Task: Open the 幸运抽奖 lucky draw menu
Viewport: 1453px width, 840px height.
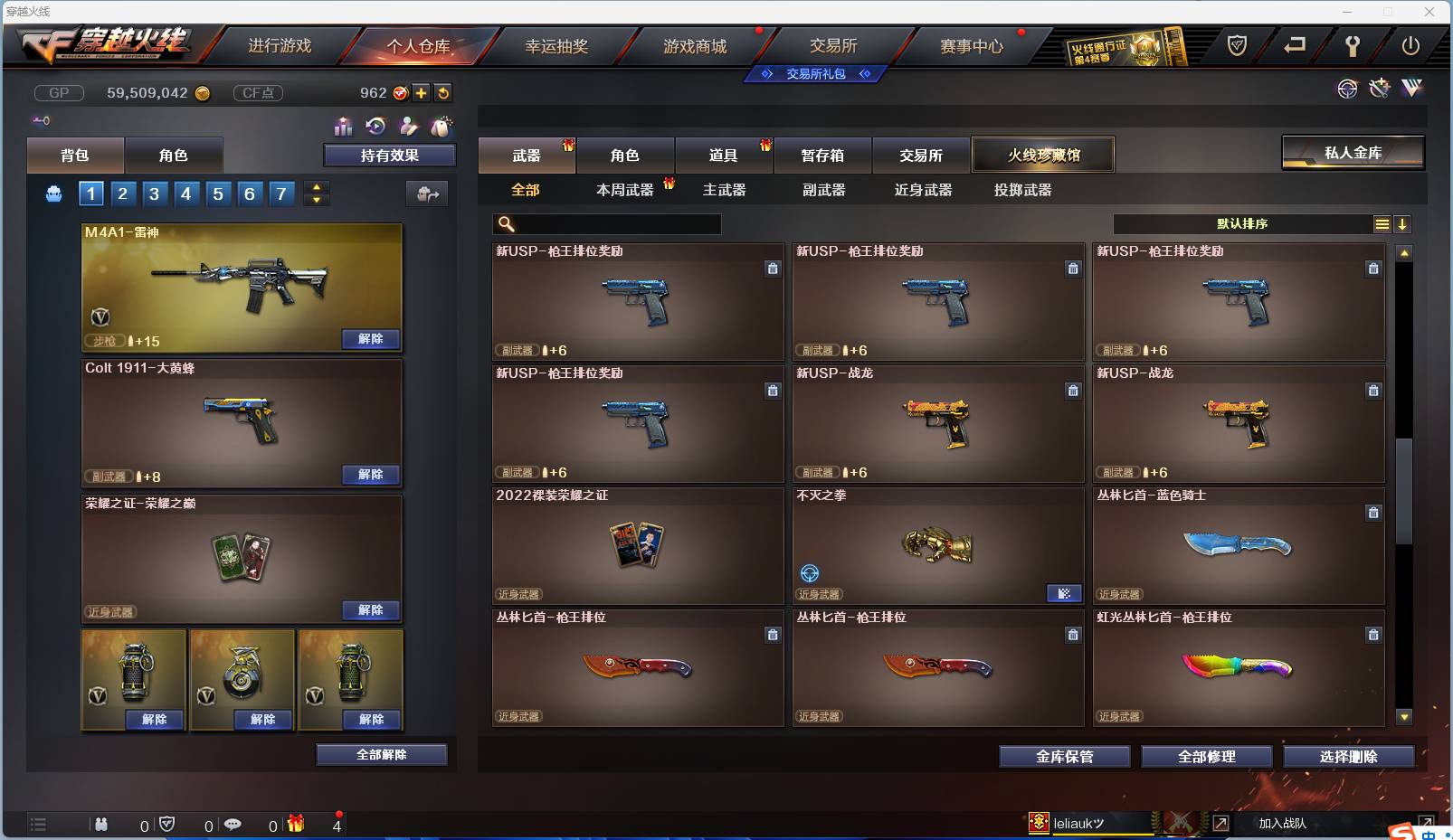Action: coord(559,45)
